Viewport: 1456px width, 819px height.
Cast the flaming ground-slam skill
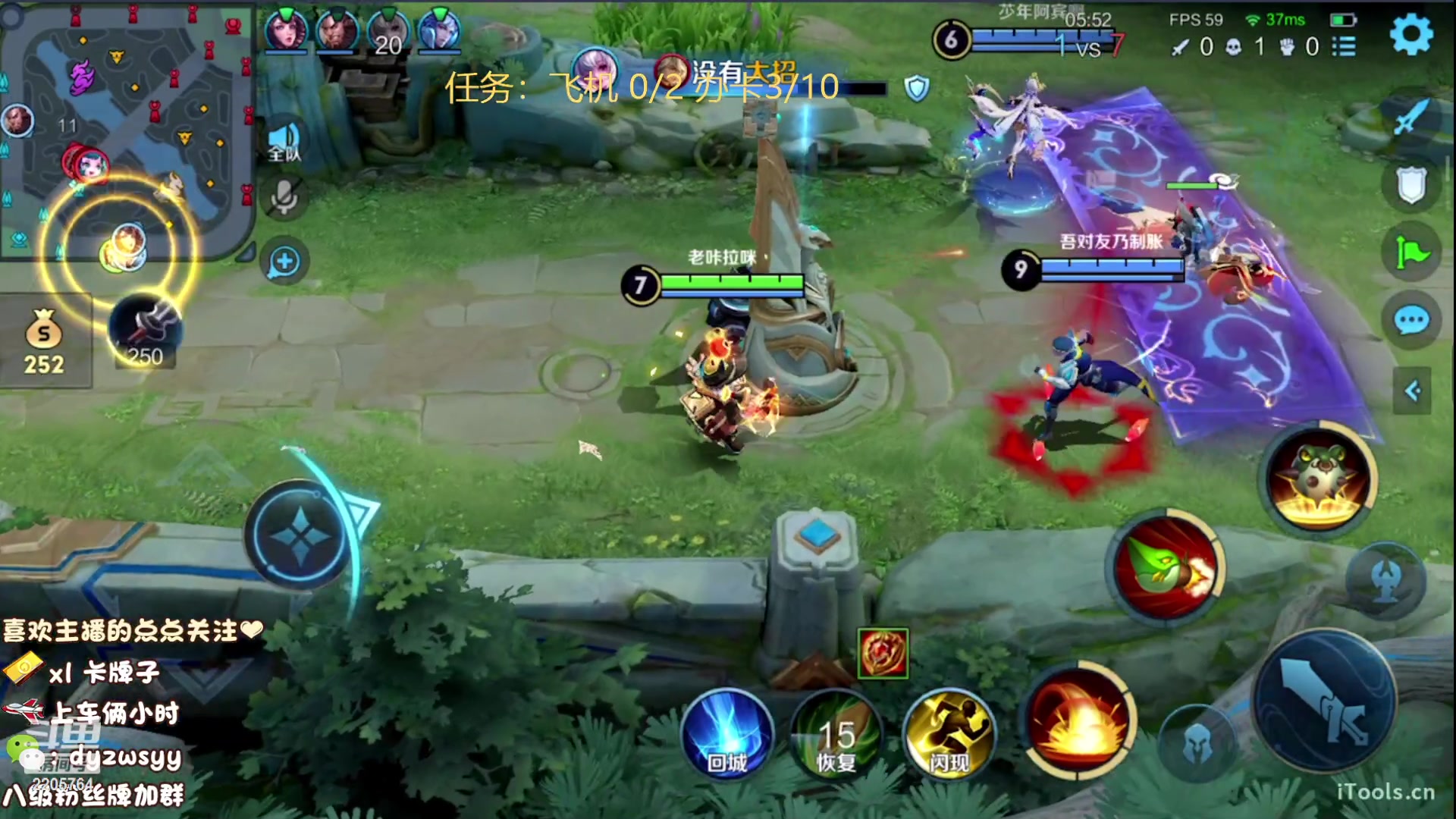click(x=1080, y=720)
